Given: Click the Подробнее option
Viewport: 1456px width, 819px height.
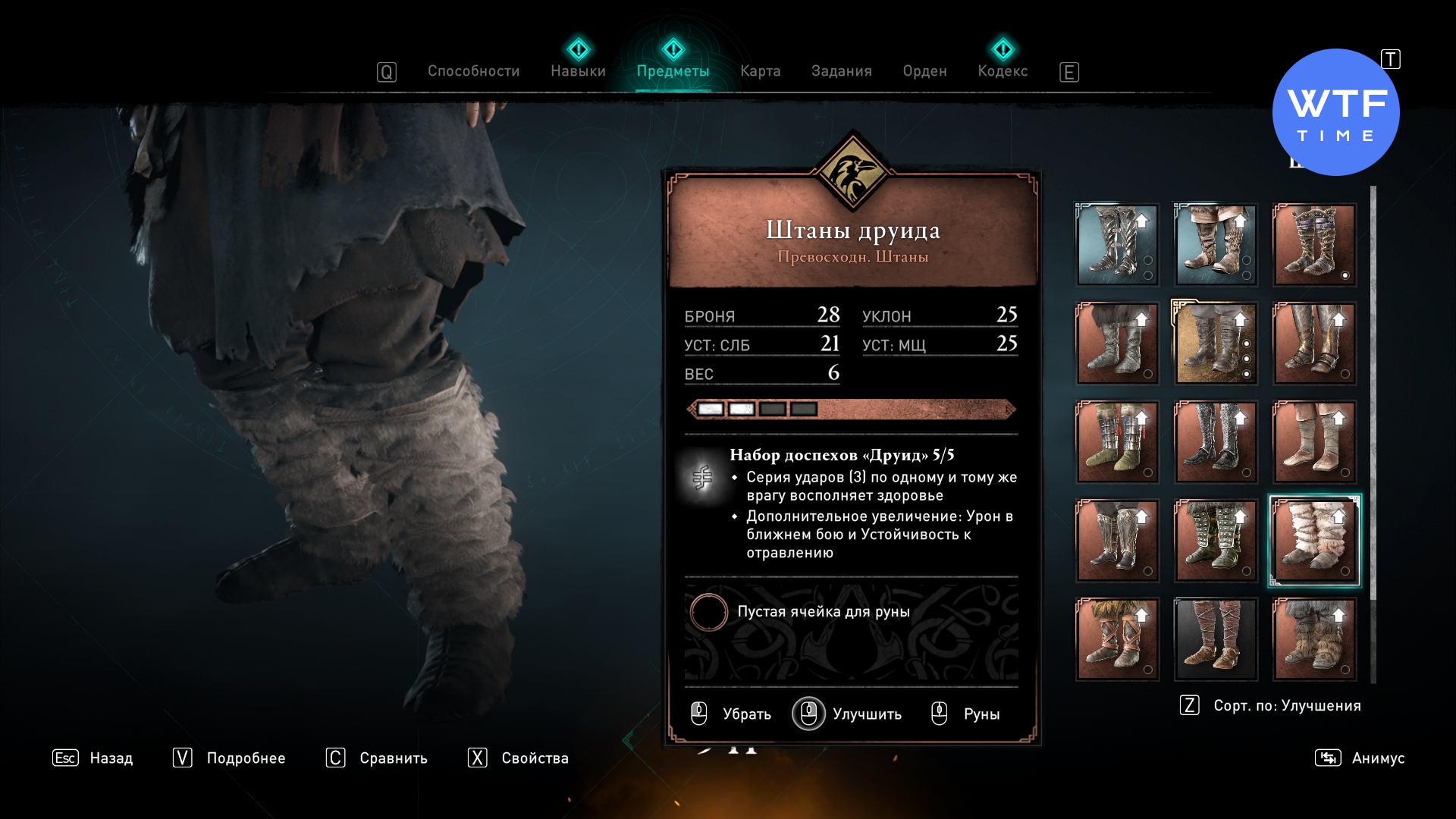Looking at the screenshot, I should coord(230,758).
